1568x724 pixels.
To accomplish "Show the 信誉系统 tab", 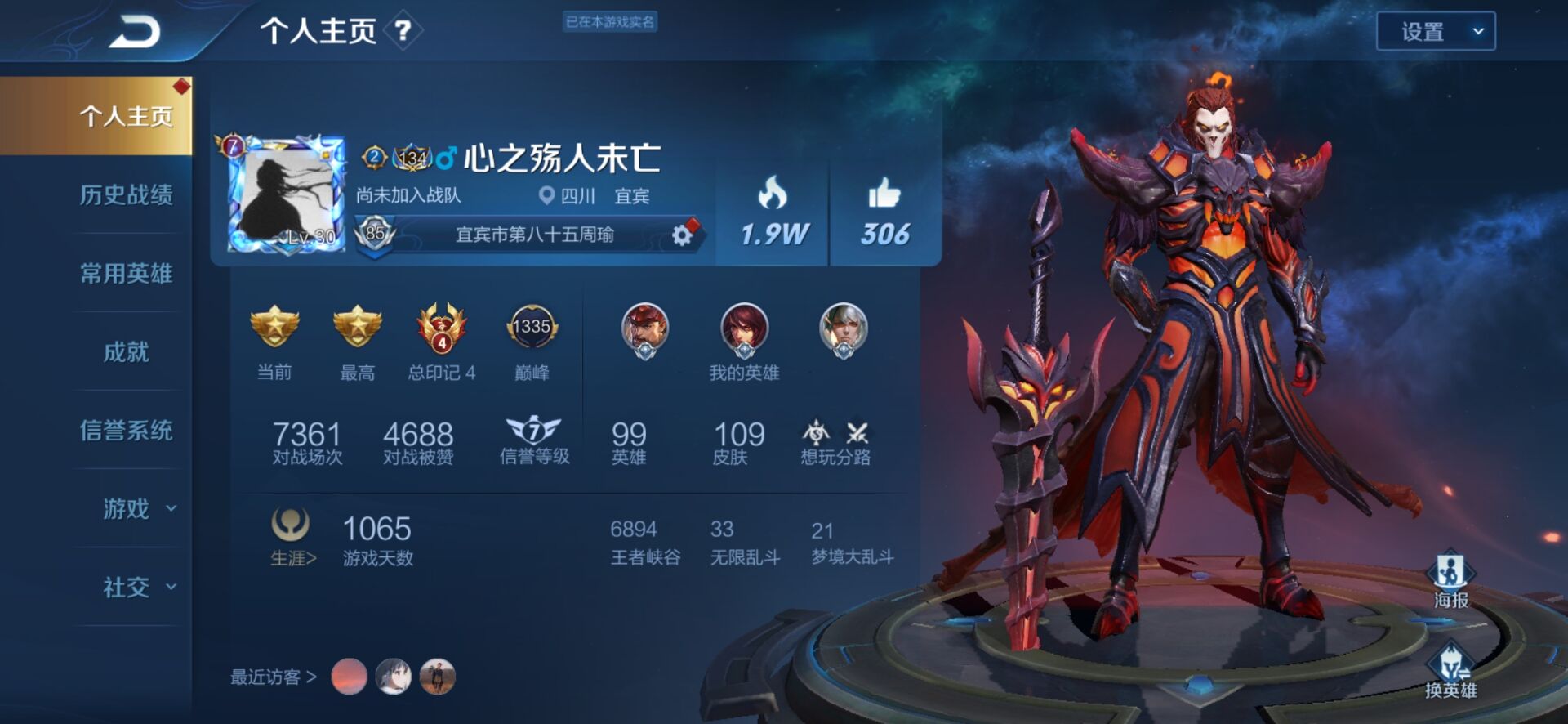I will (x=126, y=430).
